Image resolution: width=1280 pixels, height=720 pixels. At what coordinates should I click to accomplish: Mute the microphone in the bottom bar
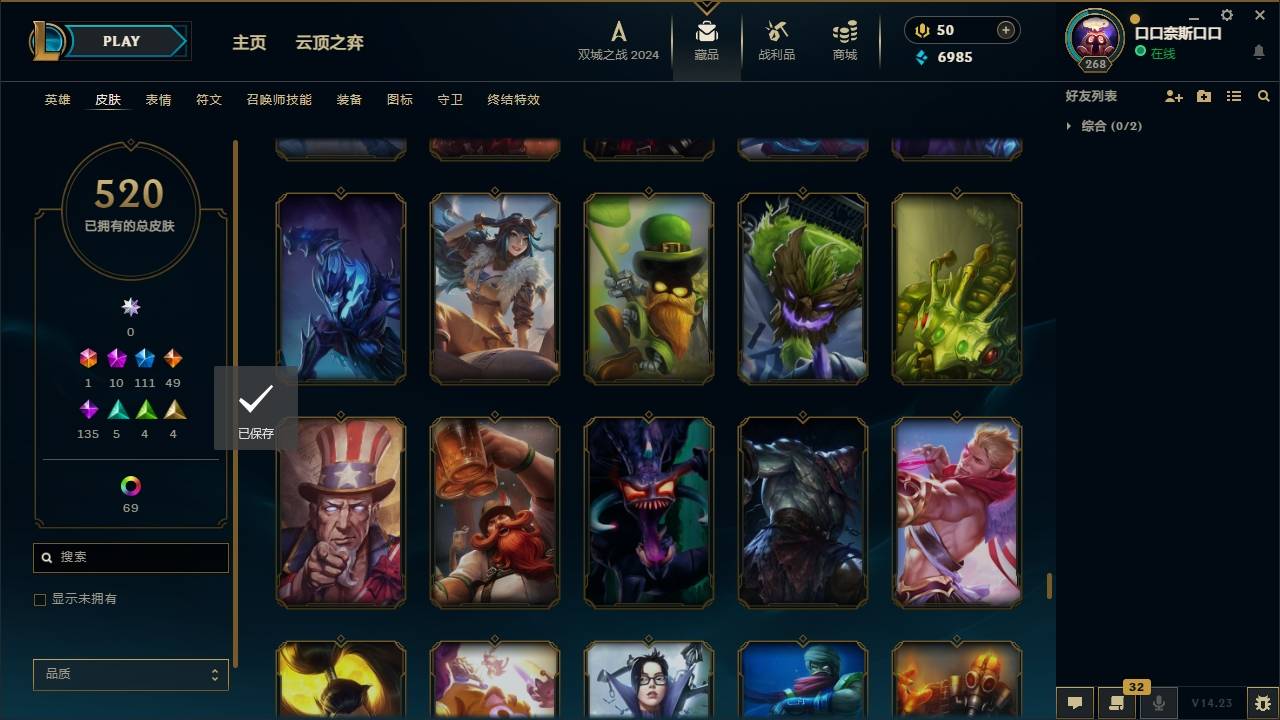point(1159,703)
